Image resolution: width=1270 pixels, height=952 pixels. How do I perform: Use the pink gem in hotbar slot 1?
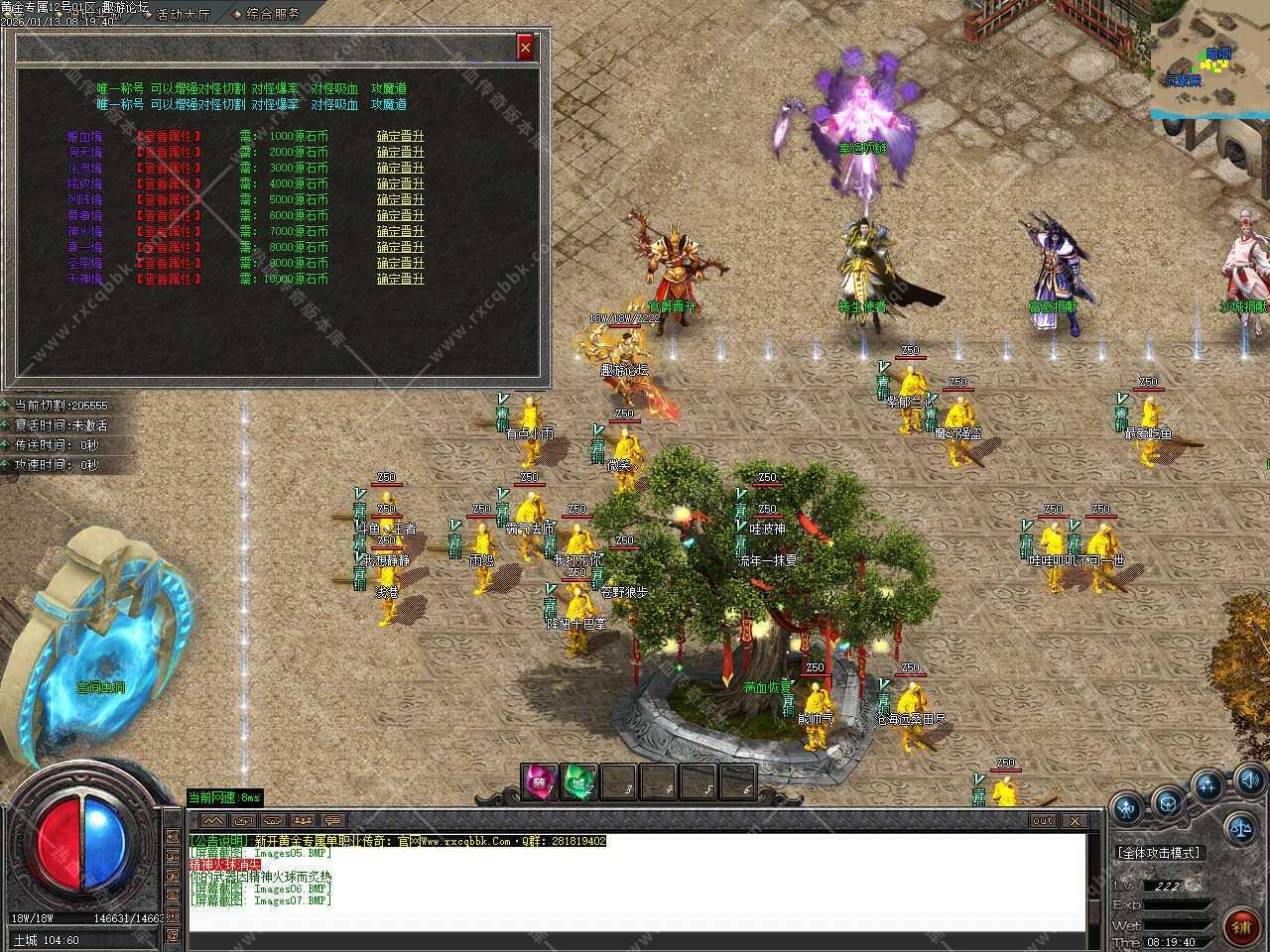point(540,782)
